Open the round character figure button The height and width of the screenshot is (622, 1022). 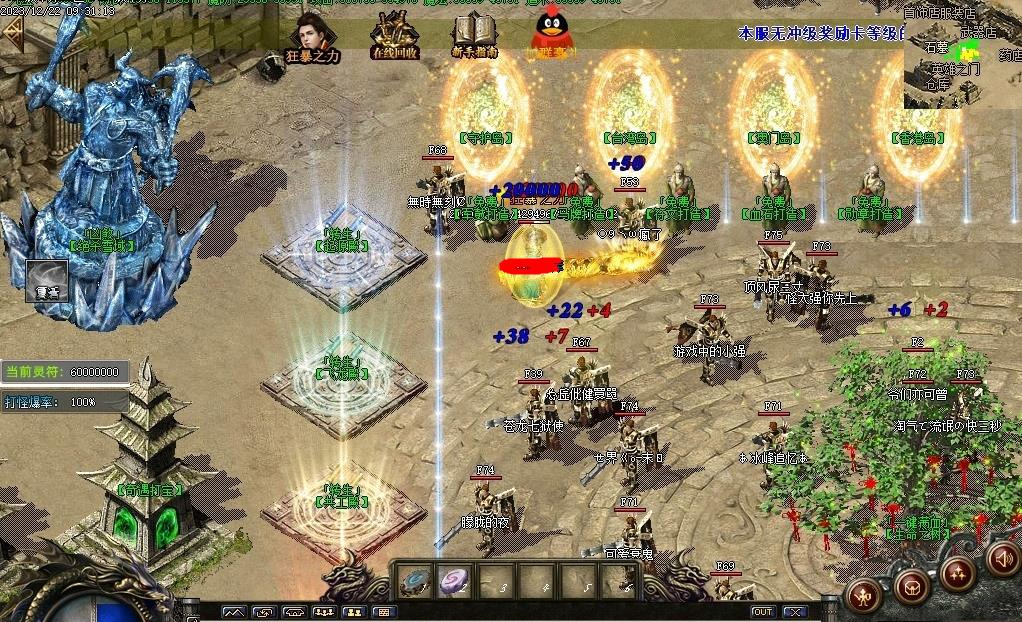coord(864,596)
